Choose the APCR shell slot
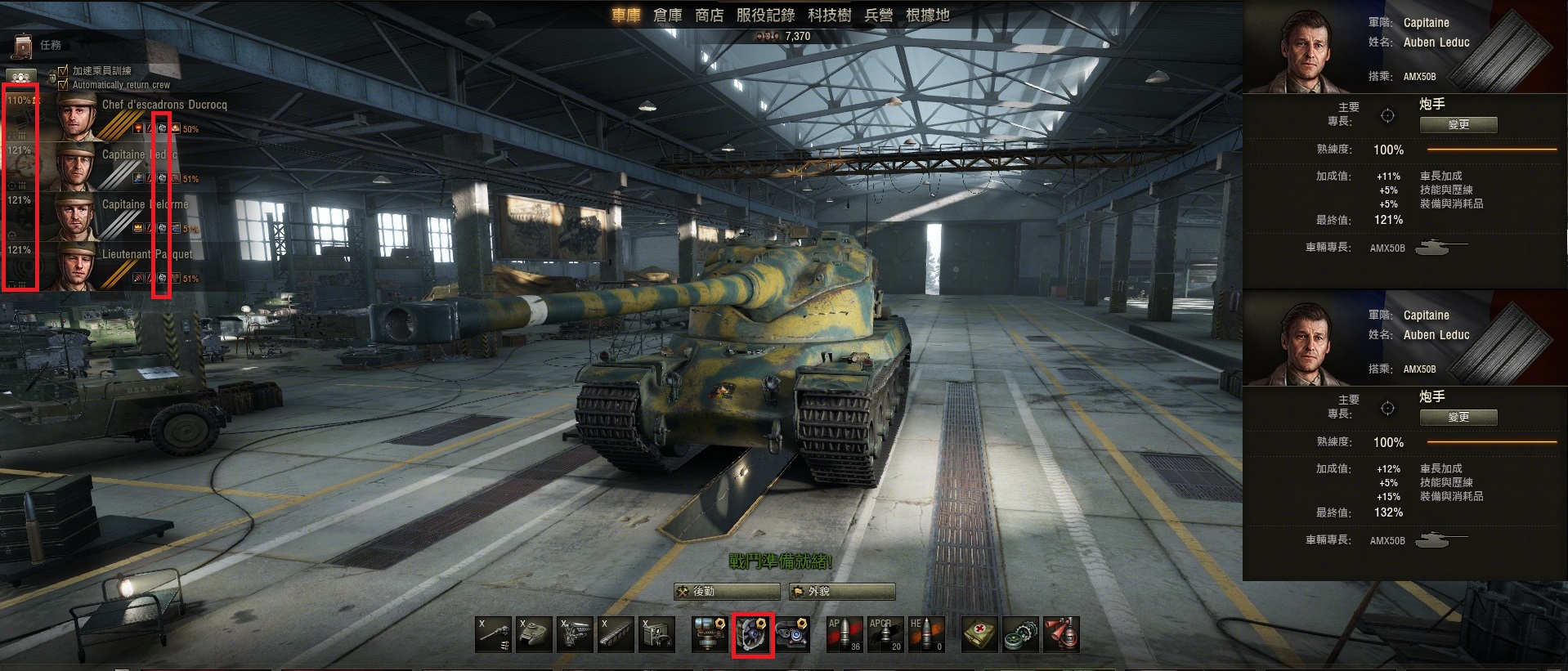1568x671 pixels. [885, 634]
